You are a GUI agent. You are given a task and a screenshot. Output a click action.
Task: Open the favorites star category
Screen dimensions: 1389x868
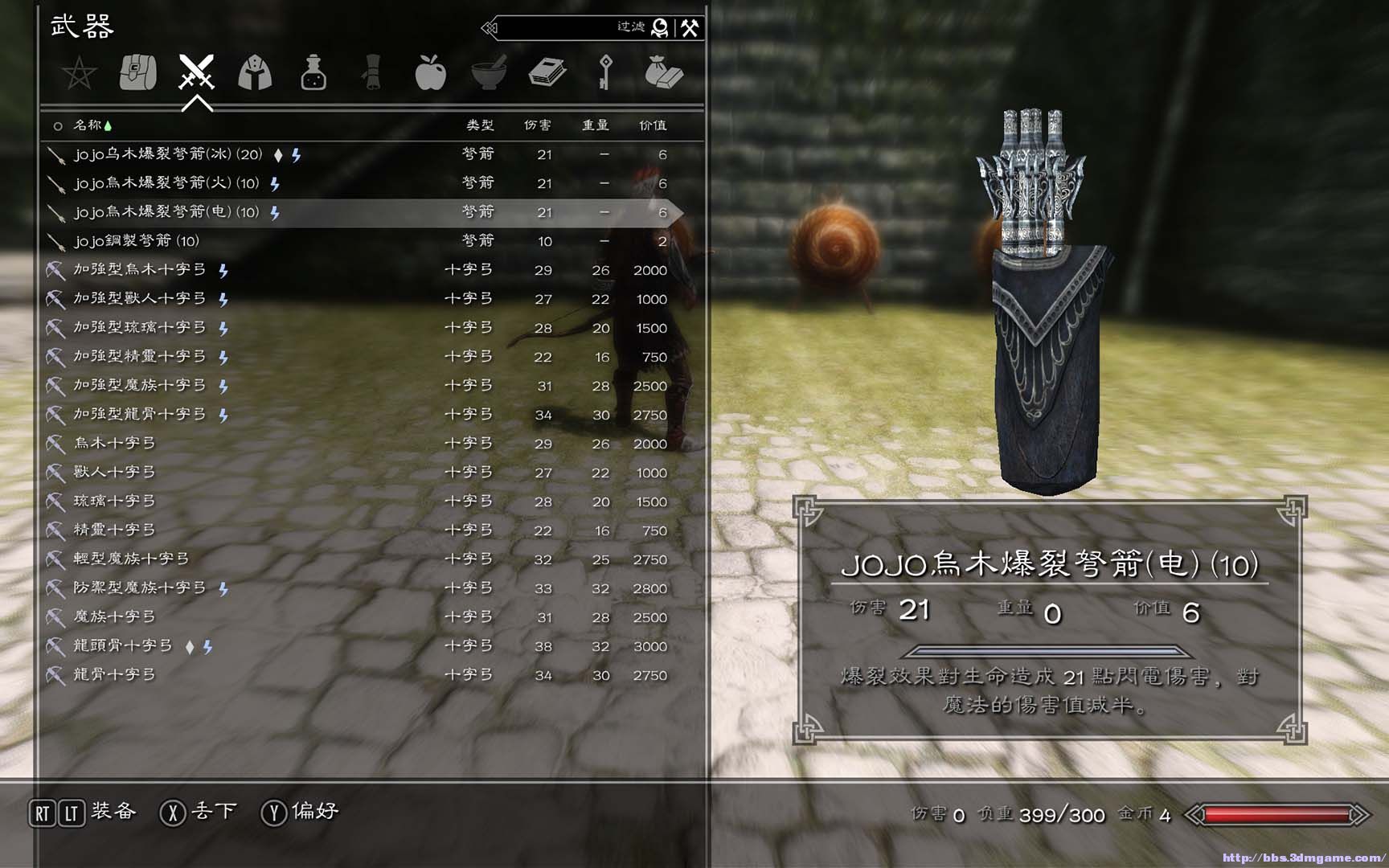78,72
